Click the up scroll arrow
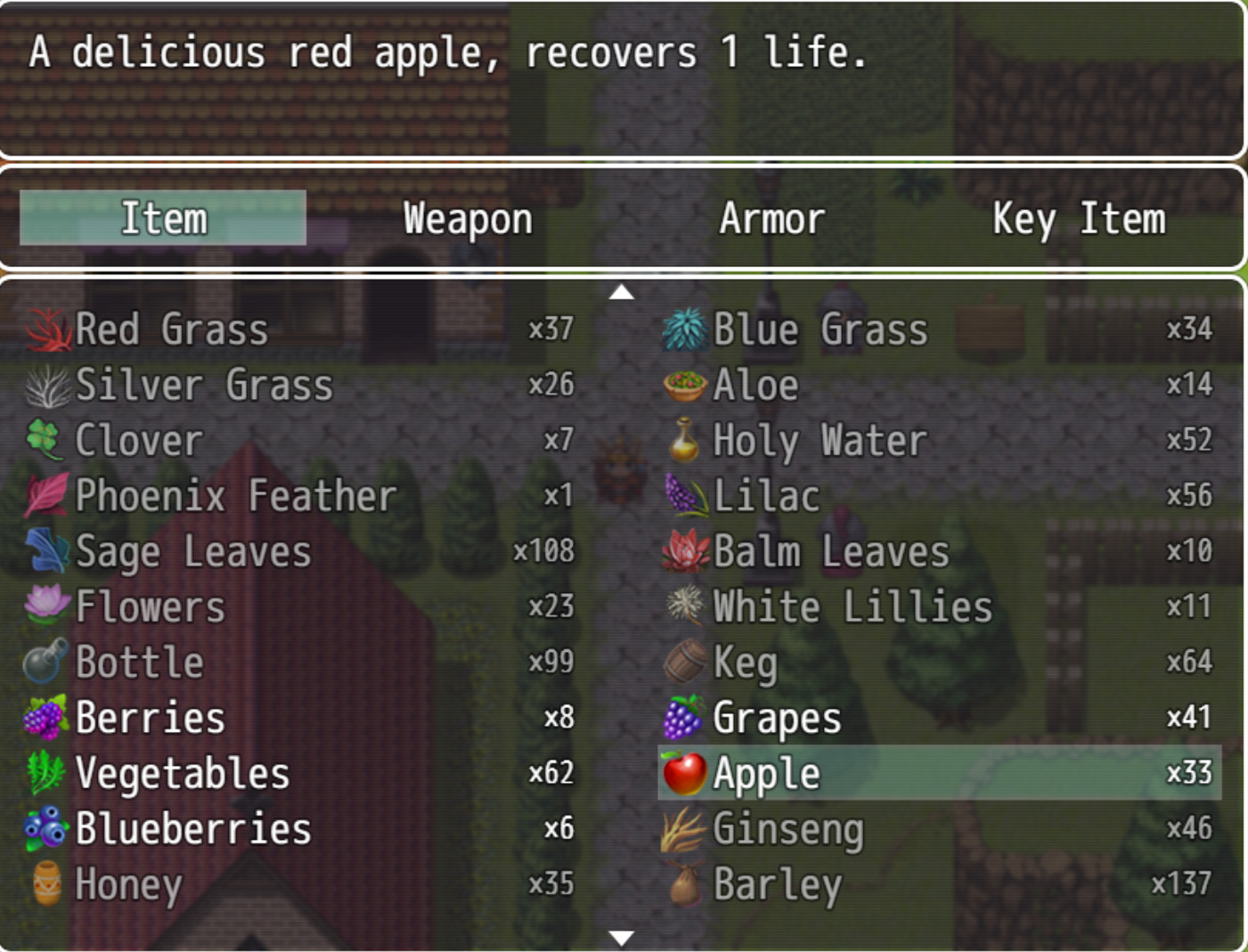 coord(624,290)
